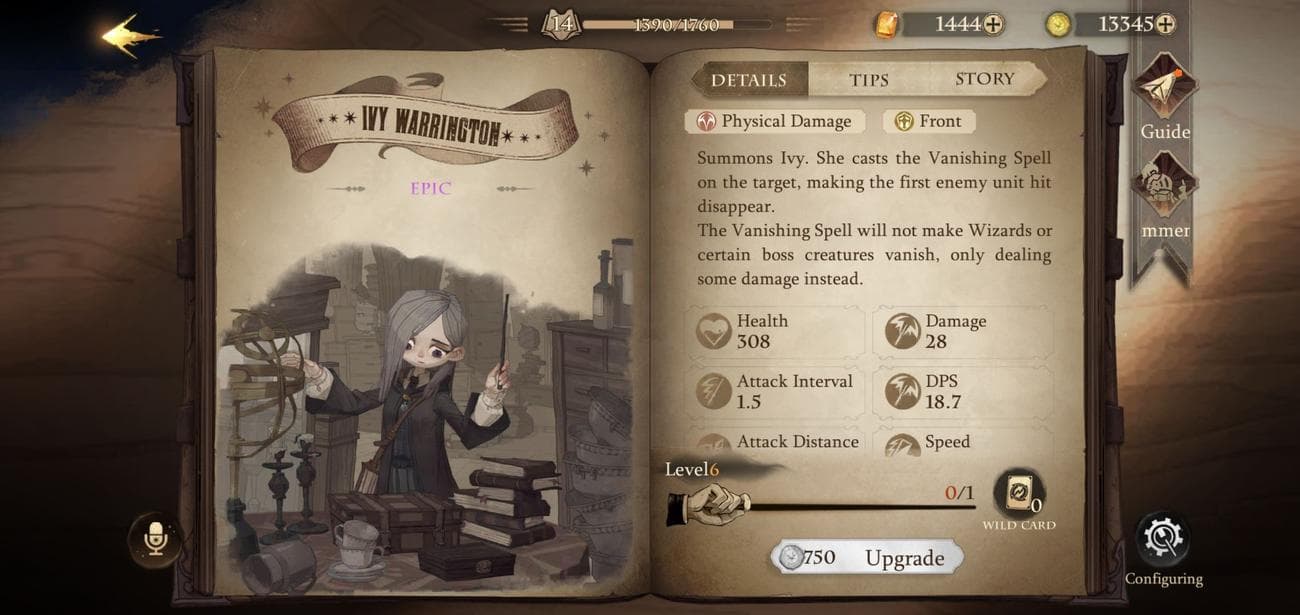Open the banner icon below Guide
The image size is (1300, 615).
pyautogui.click(x=1164, y=190)
